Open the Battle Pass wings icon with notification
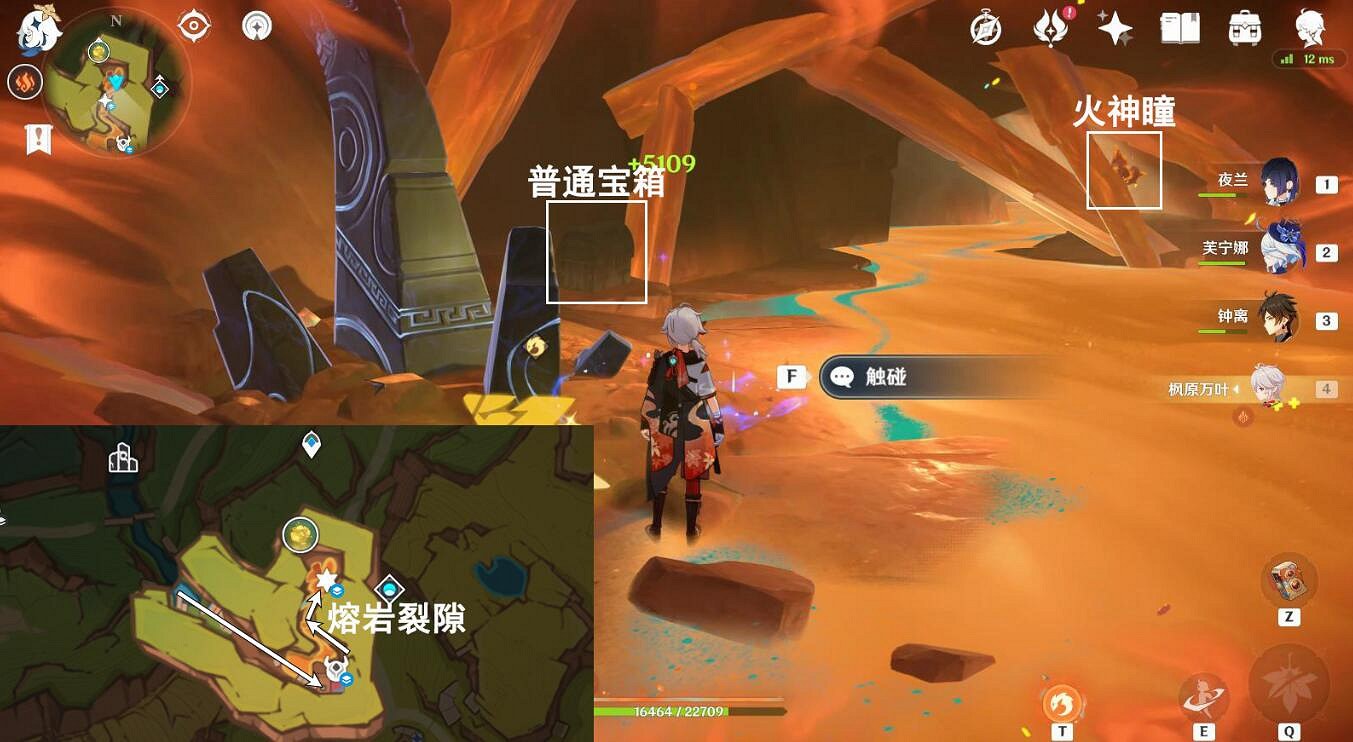The height and width of the screenshot is (742, 1353). click(1051, 30)
